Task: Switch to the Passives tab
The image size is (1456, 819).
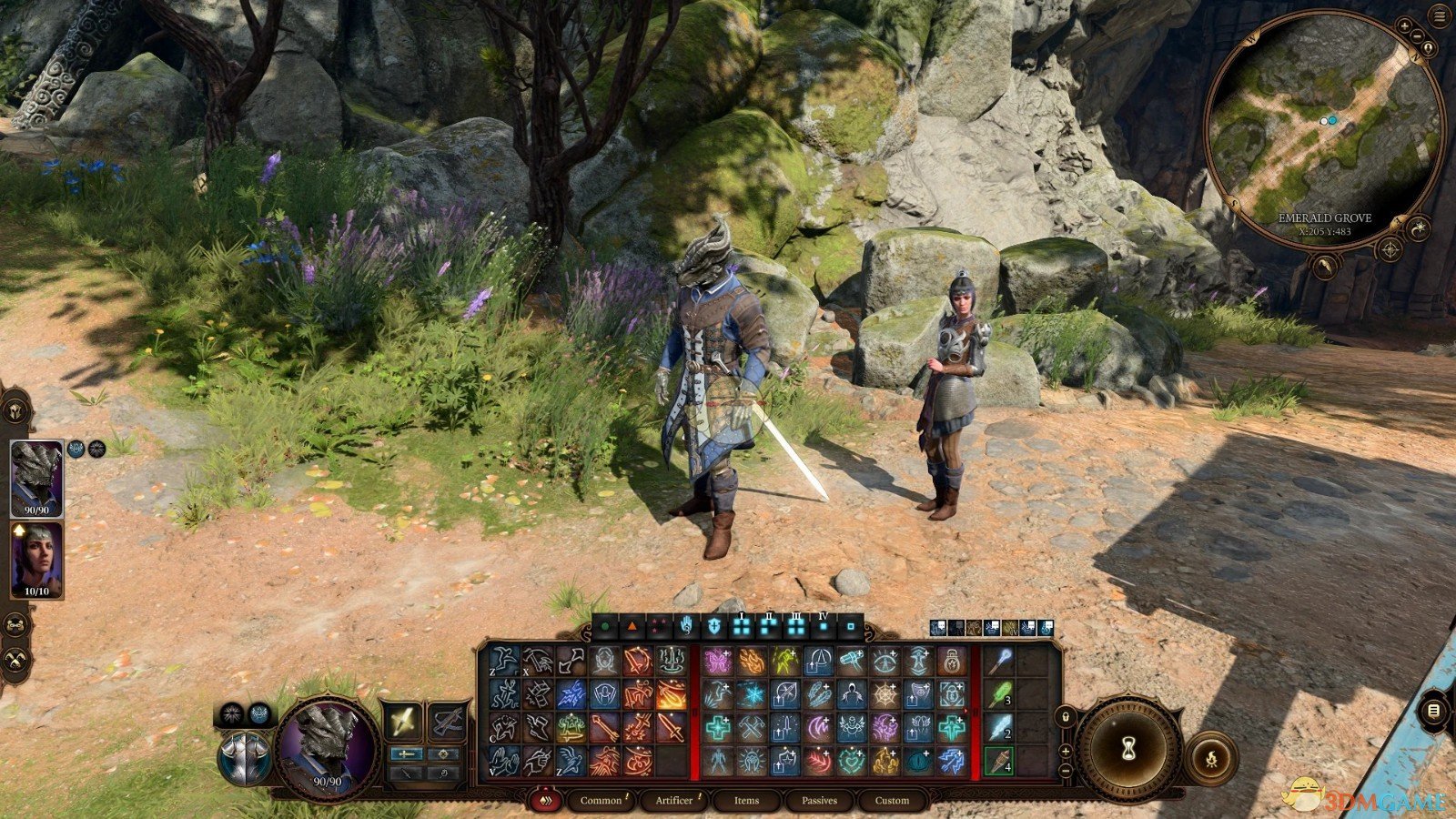Action: 820,801
